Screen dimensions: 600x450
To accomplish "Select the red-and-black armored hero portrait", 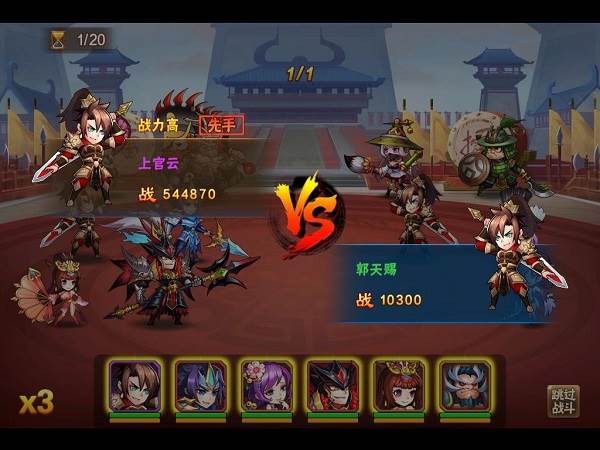I will click(x=332, y=385).
